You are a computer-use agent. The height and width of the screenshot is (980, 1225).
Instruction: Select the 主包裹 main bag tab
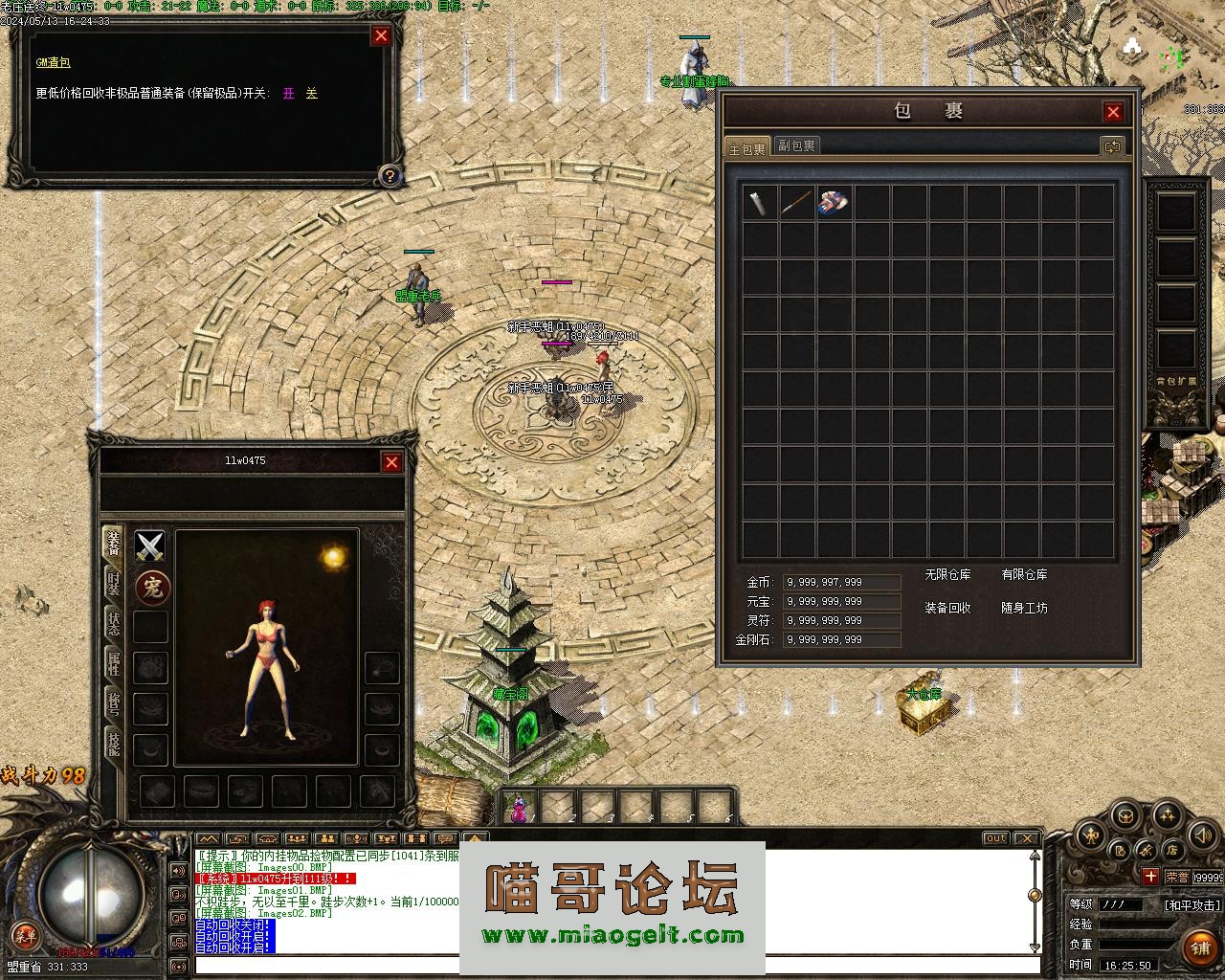click(746, 147)
